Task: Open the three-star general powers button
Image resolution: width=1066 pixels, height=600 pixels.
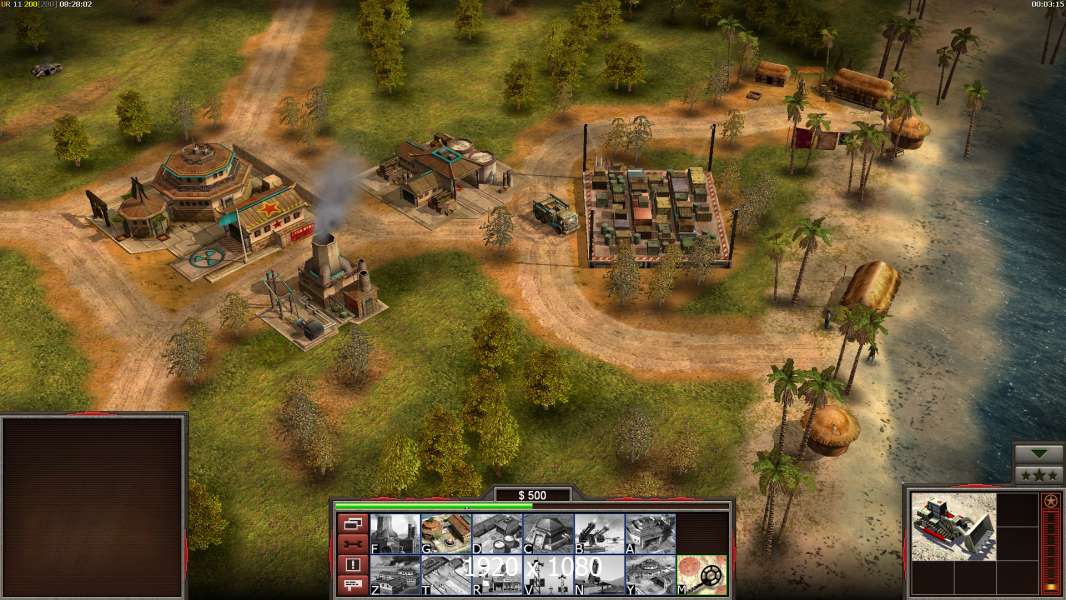Action: click(x=1039, y=475)
